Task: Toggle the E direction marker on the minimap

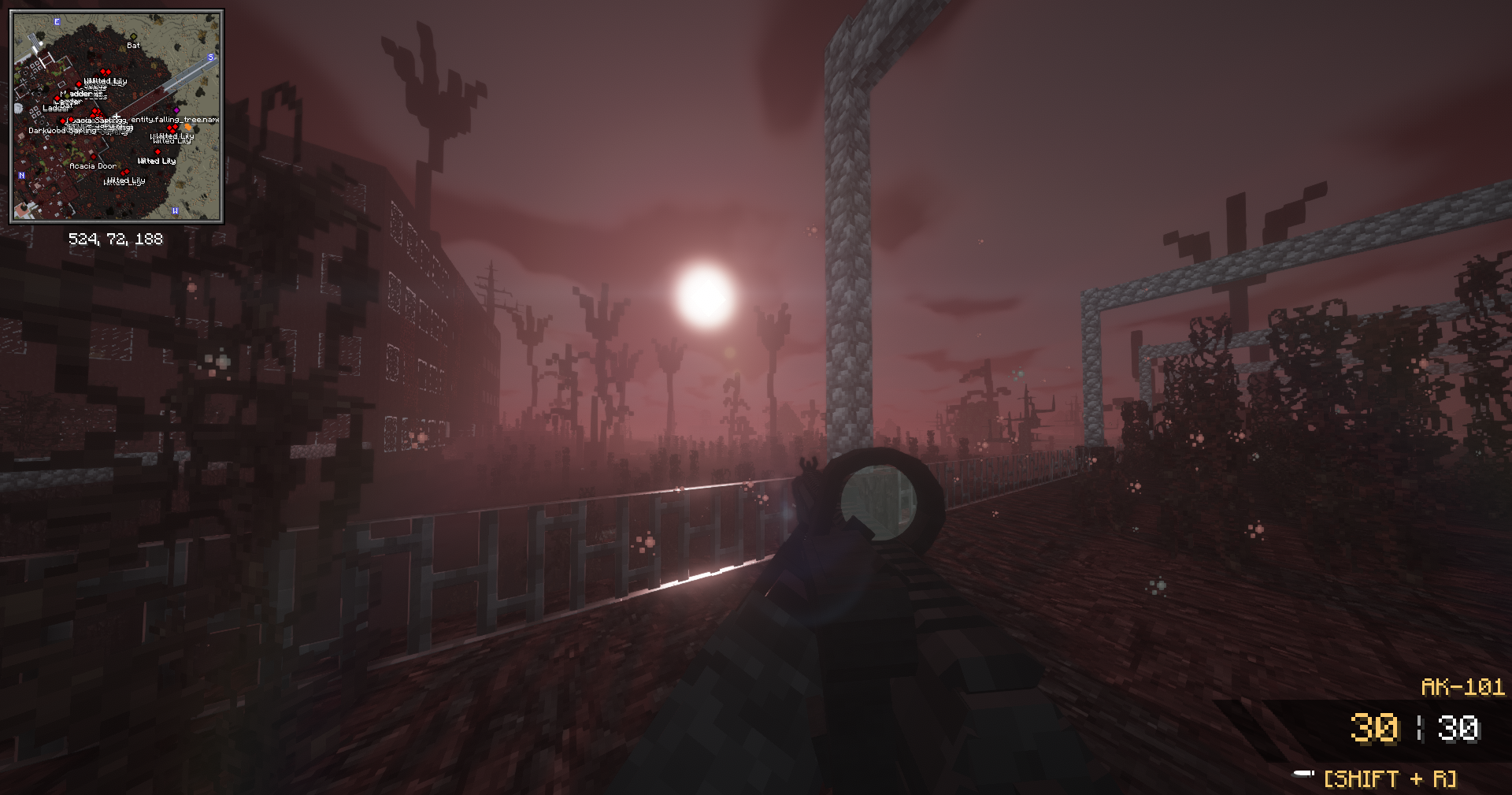Action: click(x=57, y=21)
